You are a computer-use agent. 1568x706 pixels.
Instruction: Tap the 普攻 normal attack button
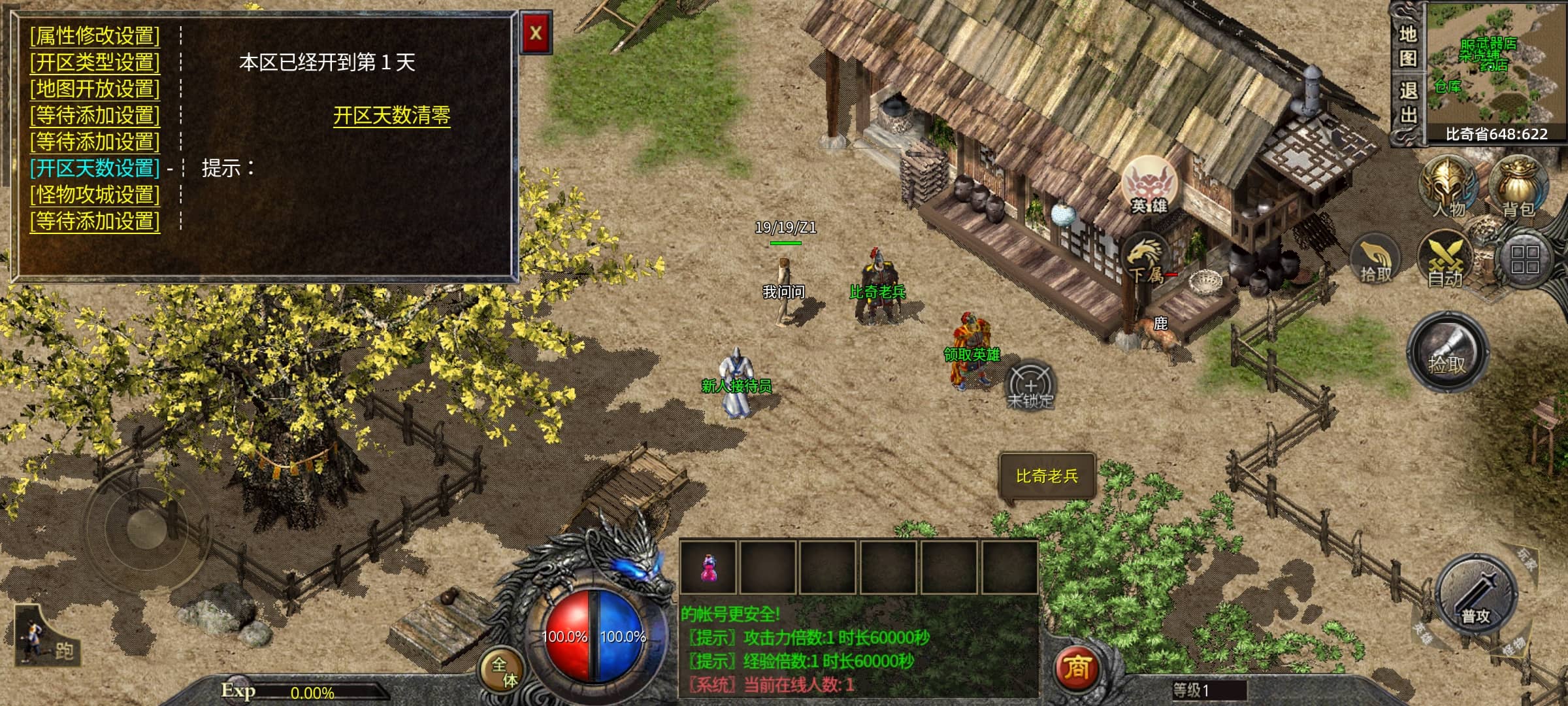pyautogui.click(x=1475, y=594)
